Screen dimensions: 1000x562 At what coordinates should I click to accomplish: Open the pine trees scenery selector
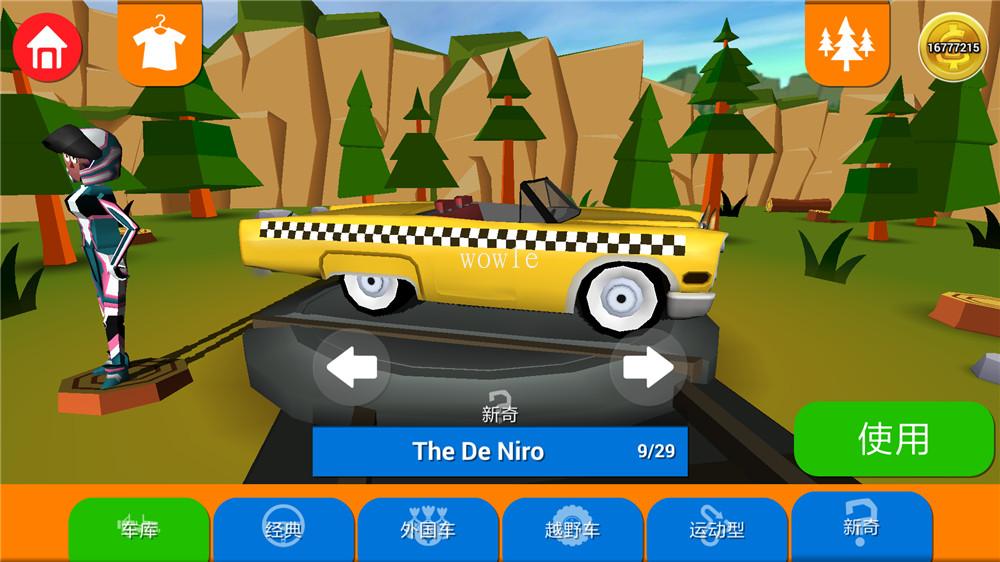pyautogui.click(x=846, y=43)
